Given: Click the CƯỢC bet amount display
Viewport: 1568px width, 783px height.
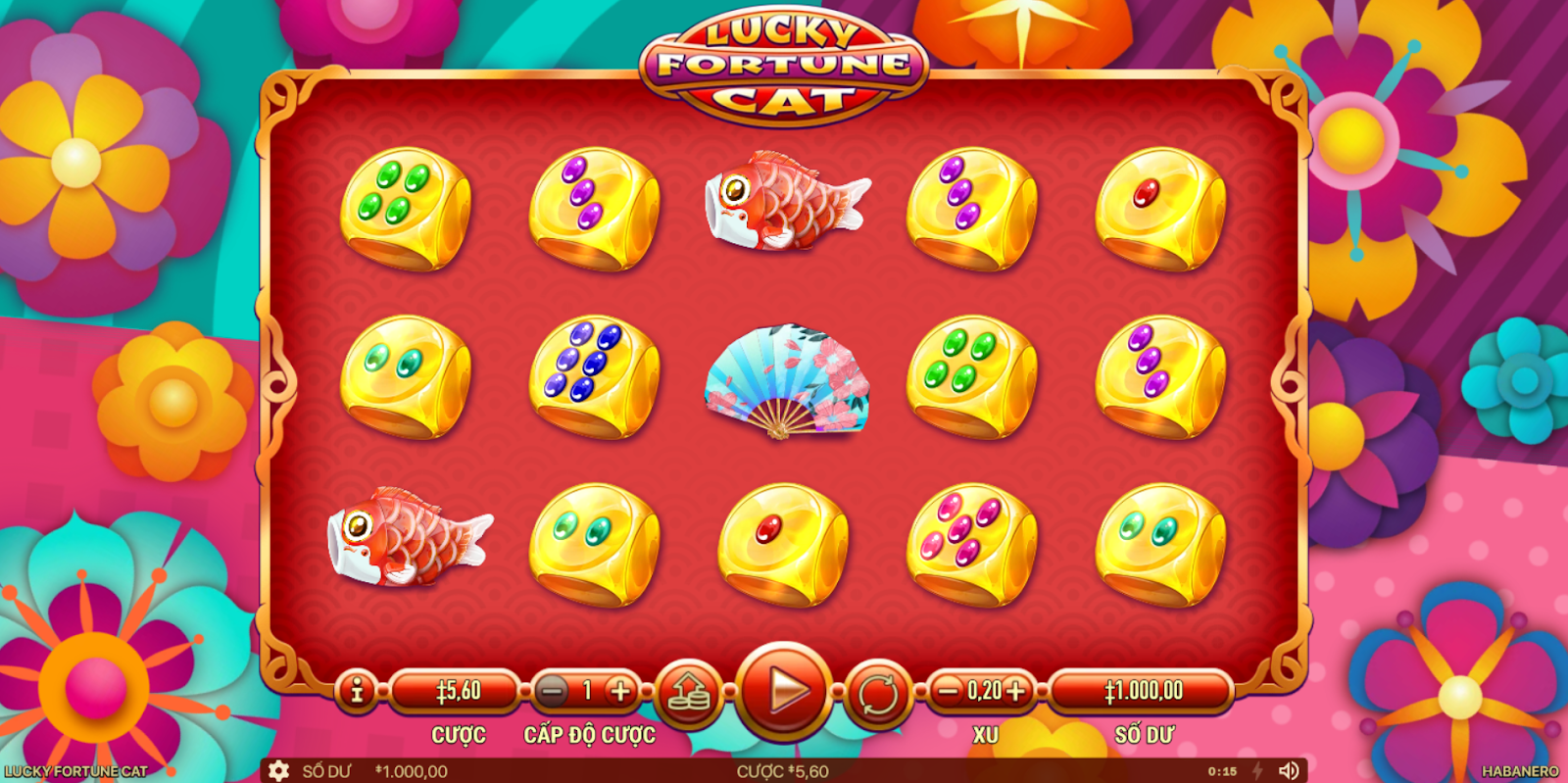Looking at the screenshot, I should pyautogui.click(x=456, y=690).
